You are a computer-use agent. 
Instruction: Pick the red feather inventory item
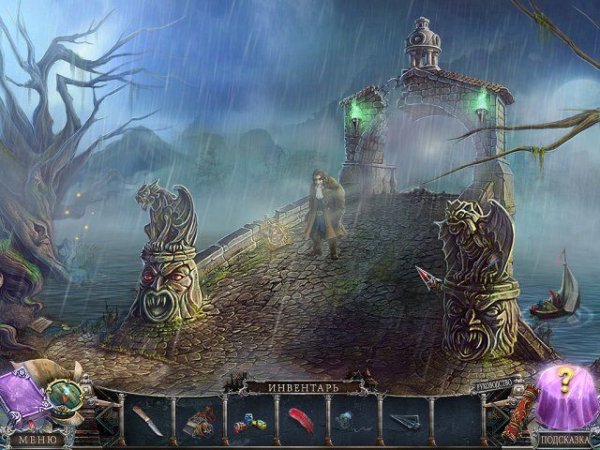(301, 419)
